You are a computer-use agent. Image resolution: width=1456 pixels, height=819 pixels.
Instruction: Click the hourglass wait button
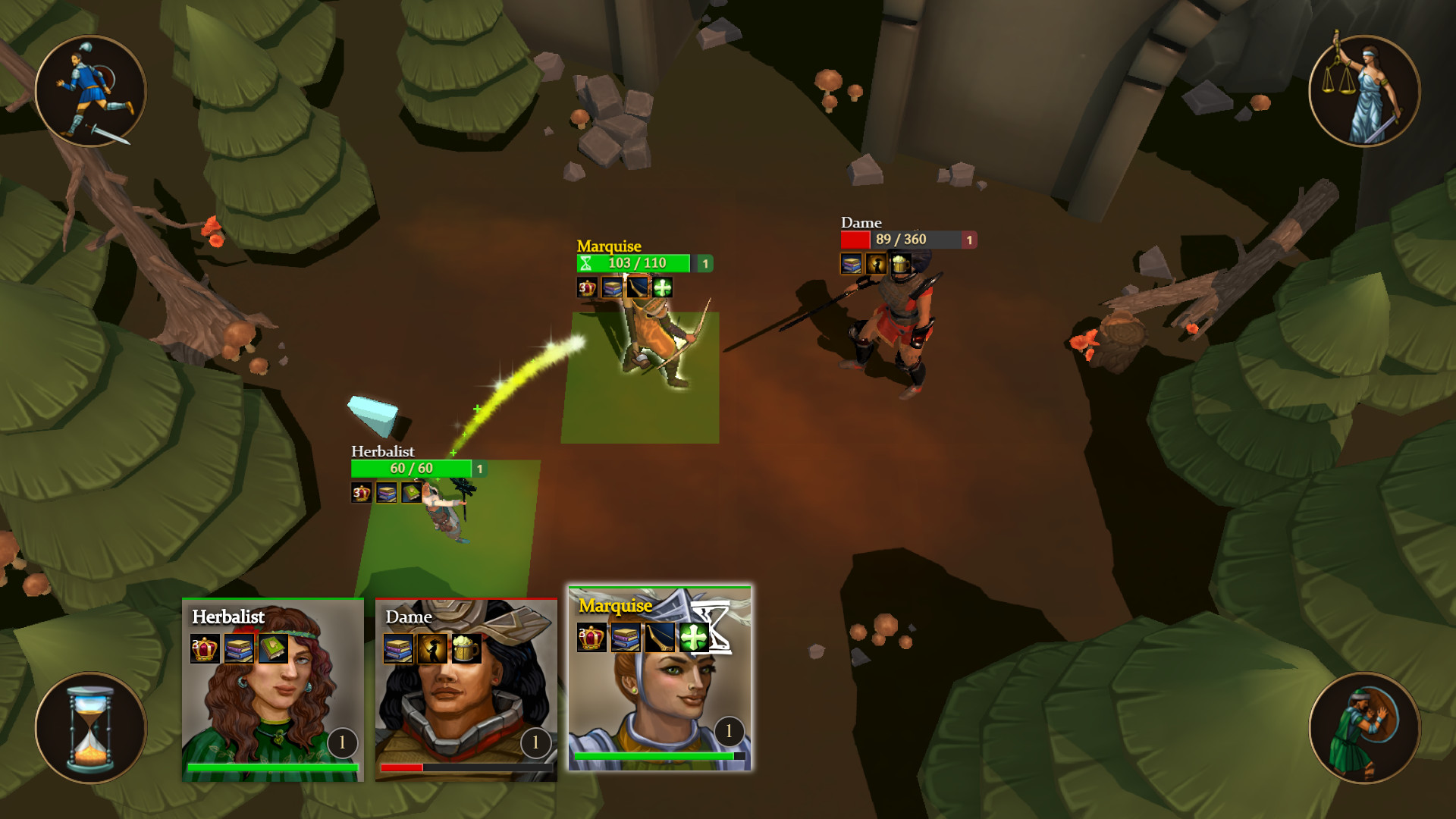pos(90,728)
